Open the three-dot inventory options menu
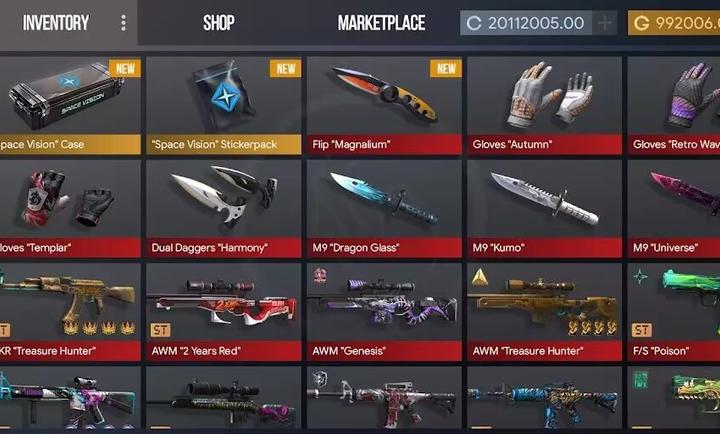The width and height of the screenshot is (720, 434). [x=123, y=23]
